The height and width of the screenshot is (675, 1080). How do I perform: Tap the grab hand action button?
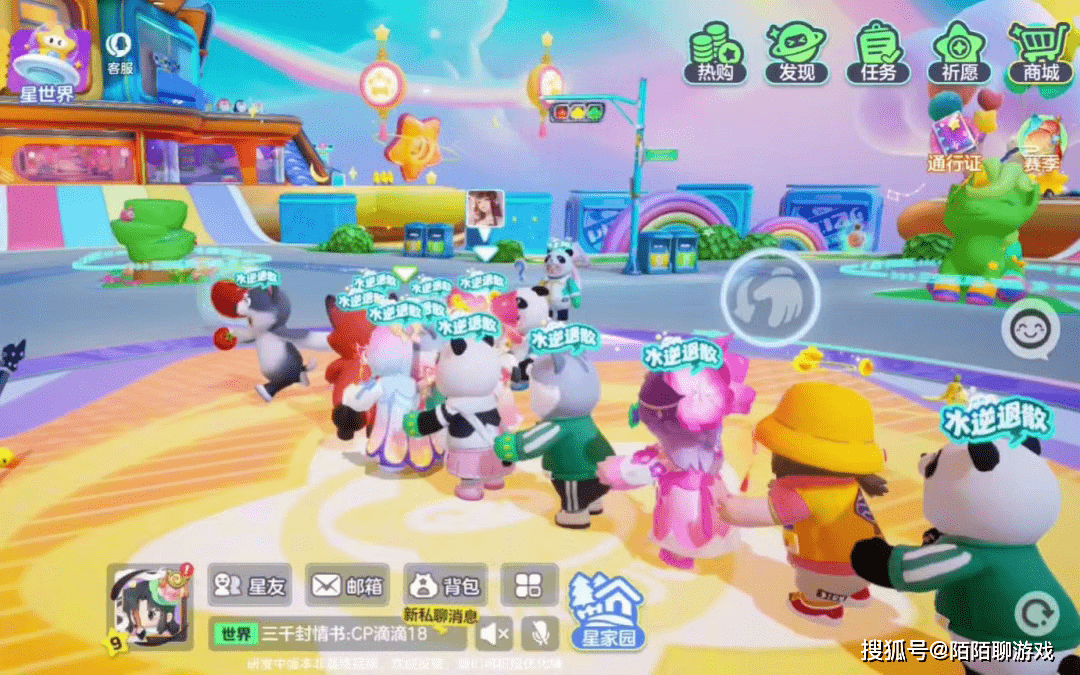770,297
